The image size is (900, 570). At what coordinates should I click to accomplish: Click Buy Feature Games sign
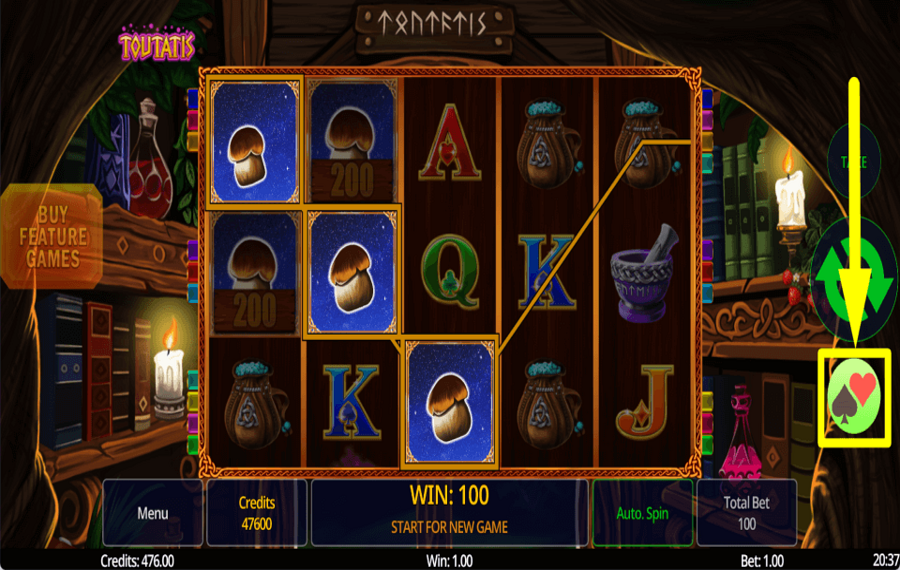click(50, 236)
